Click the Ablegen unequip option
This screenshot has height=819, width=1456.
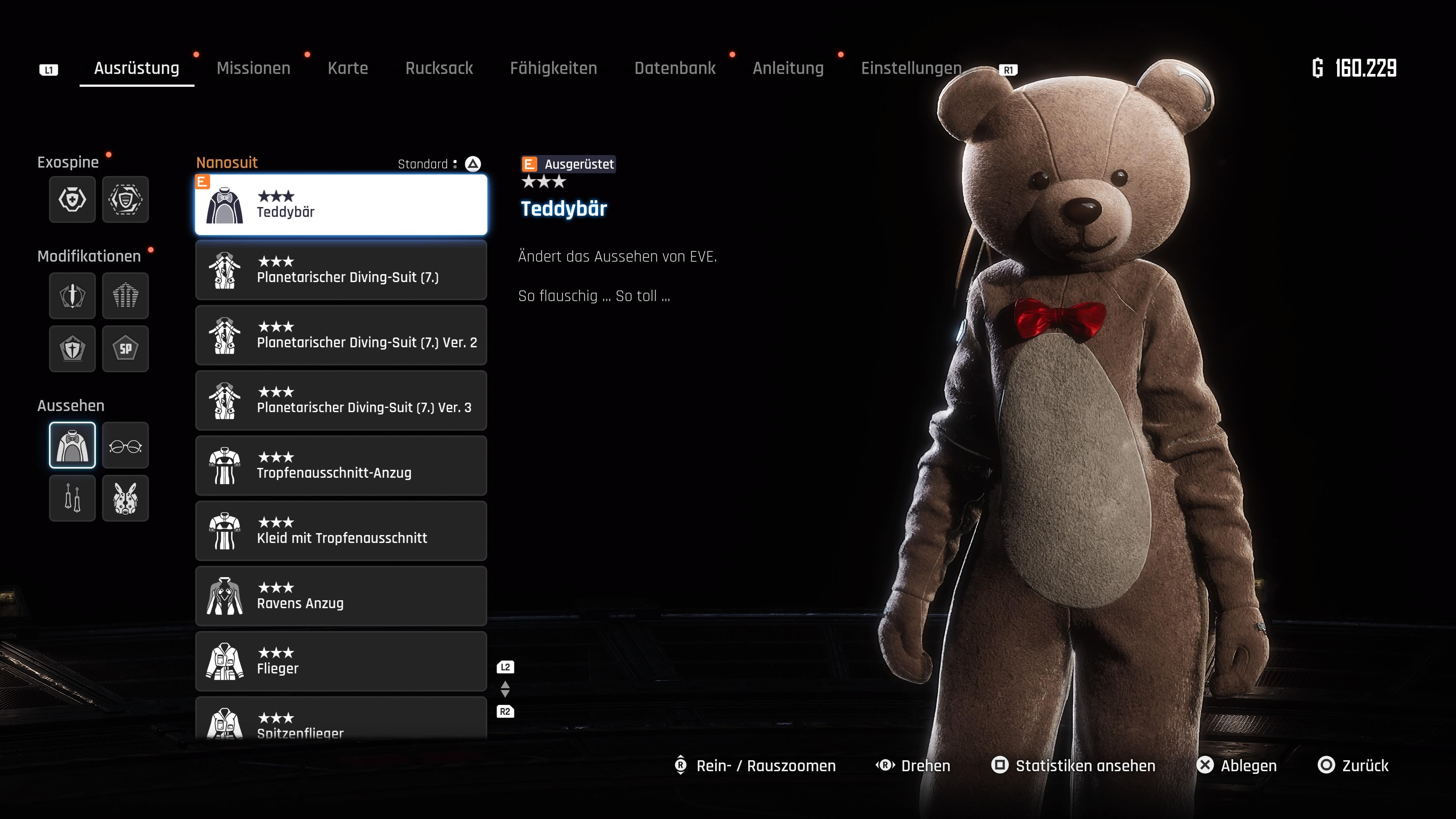tap(1237, 765)
